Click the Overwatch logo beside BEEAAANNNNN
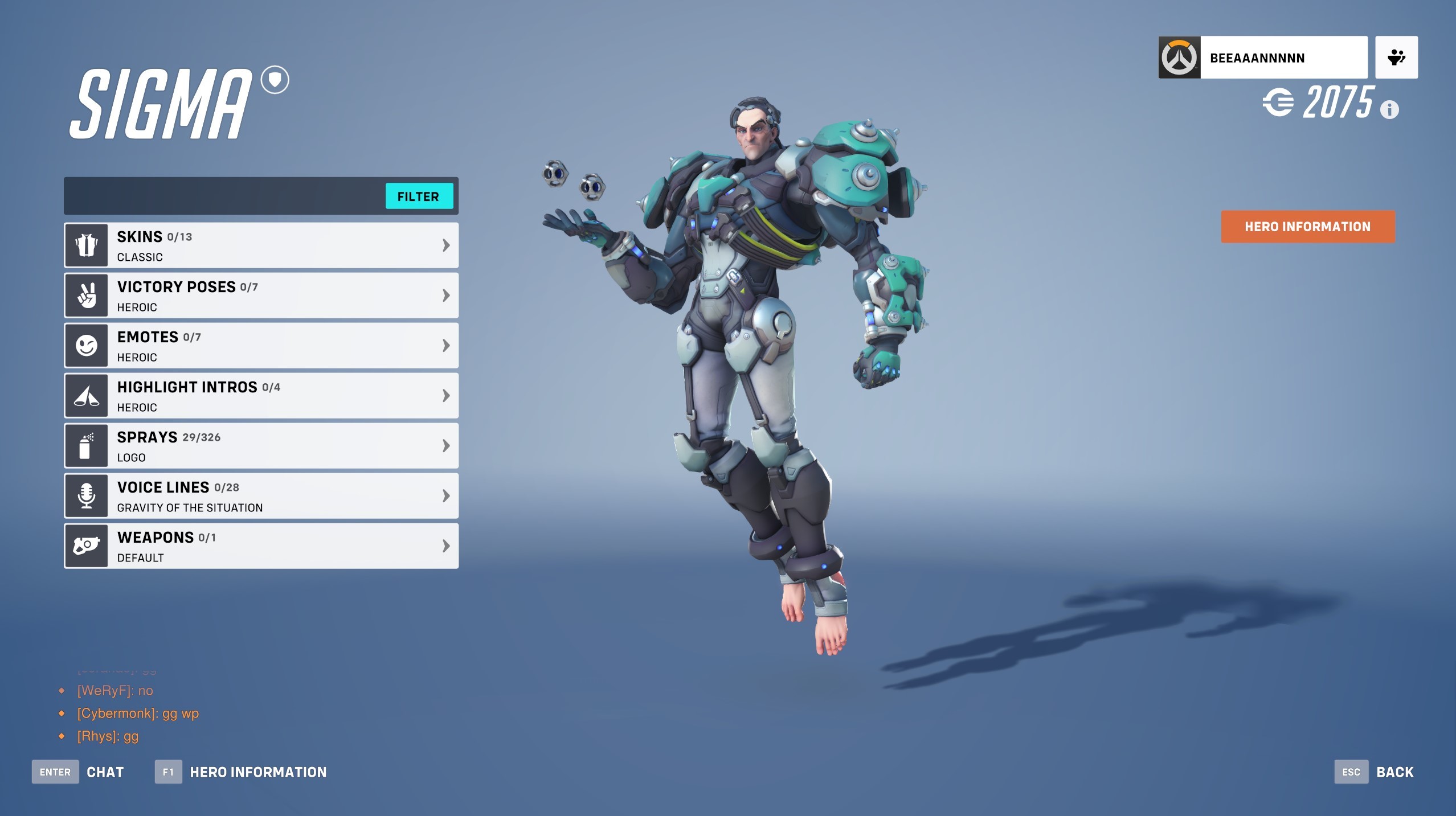Viewport: 1456px width, 816px height. (x=1181, y=57)
